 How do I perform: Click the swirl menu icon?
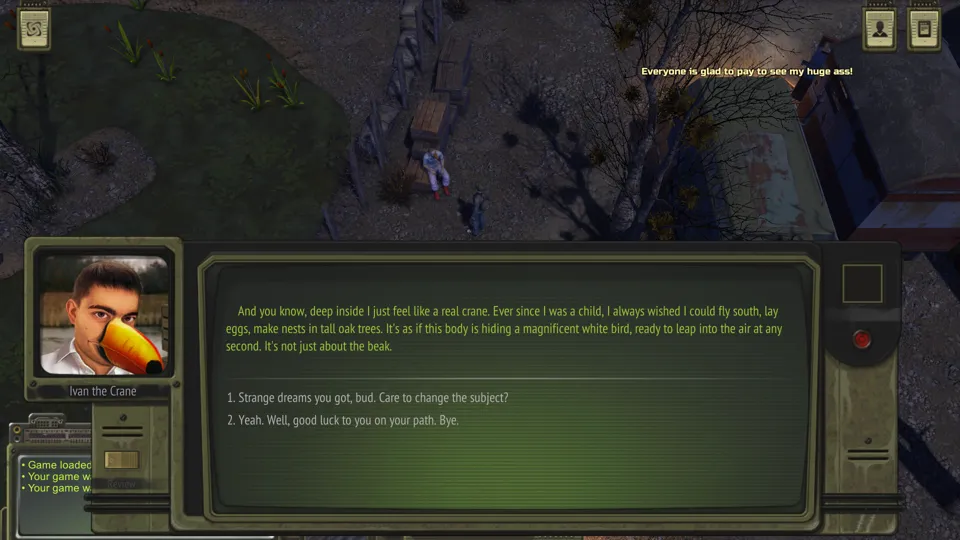(34, 29)
